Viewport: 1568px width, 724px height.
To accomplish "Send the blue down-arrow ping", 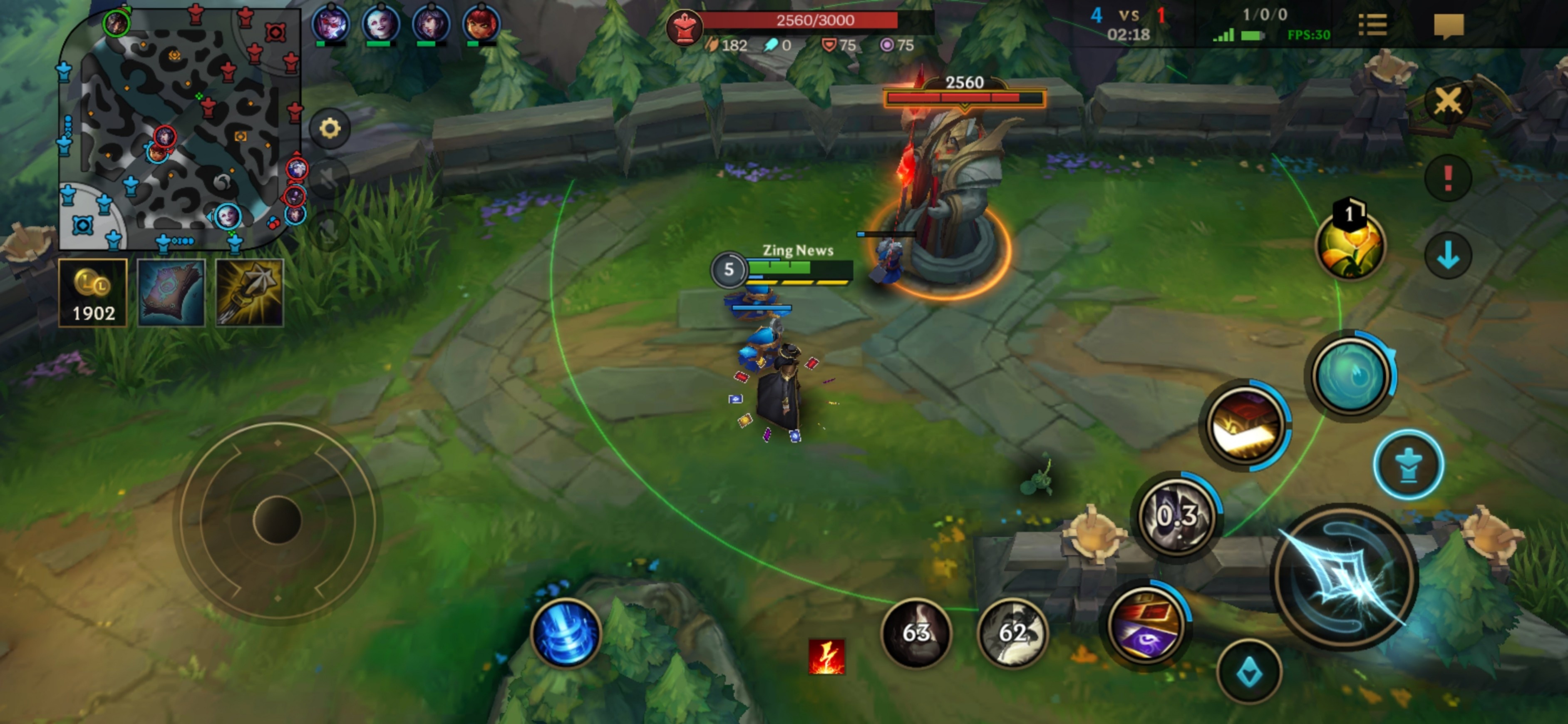I will tap(1448, 255).
